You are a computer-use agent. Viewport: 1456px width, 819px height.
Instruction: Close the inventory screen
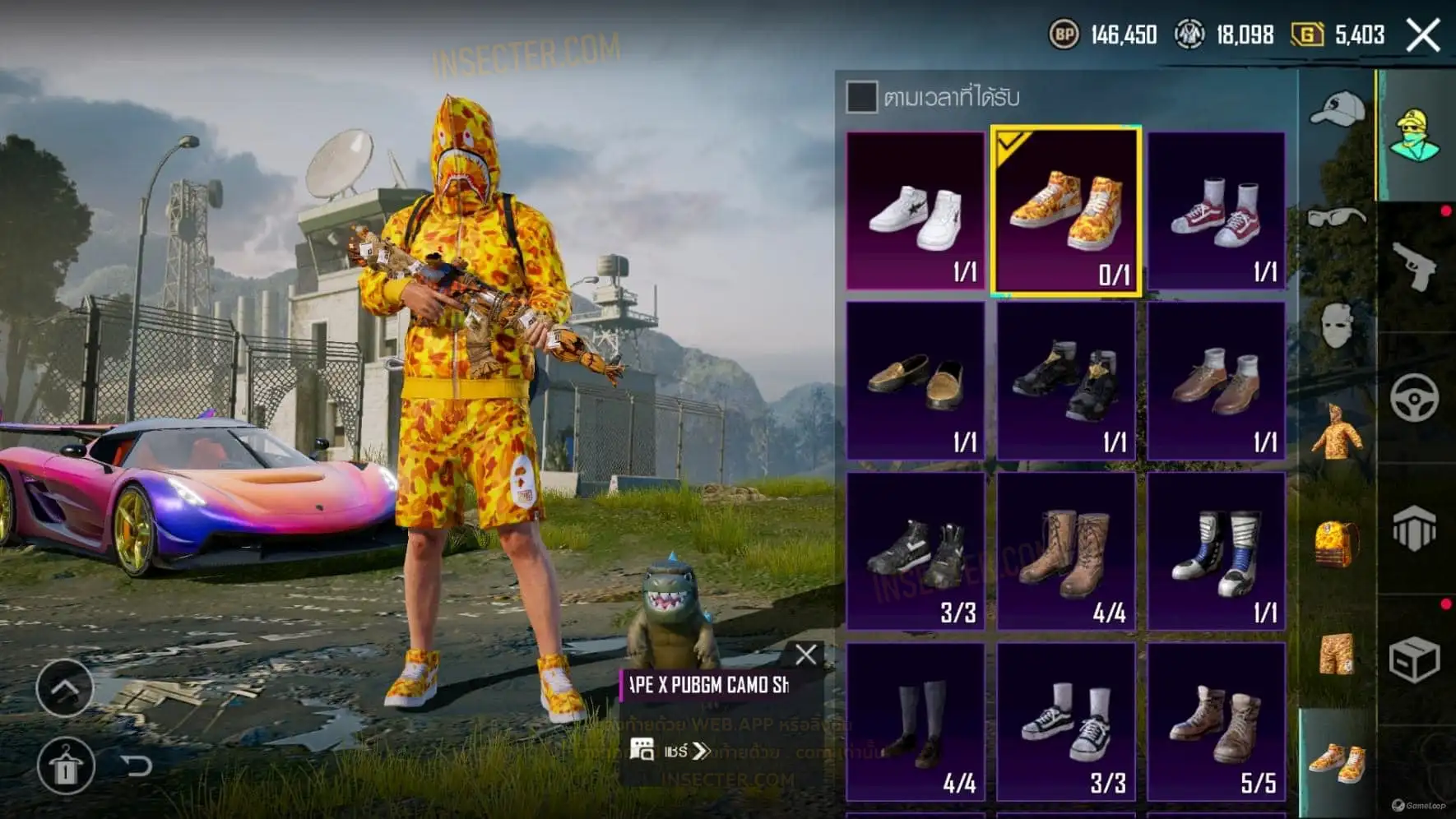(x=1422, y=35)
